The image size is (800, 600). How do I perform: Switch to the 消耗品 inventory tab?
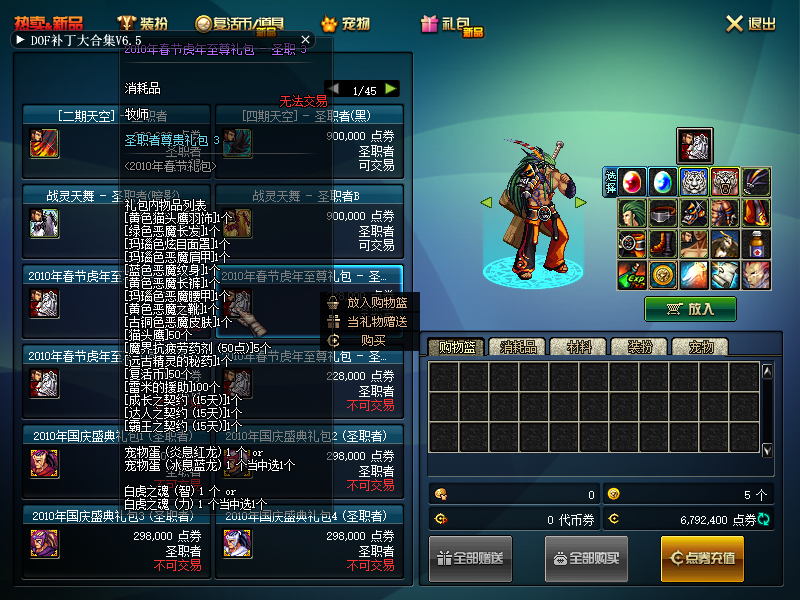[519, 347]
